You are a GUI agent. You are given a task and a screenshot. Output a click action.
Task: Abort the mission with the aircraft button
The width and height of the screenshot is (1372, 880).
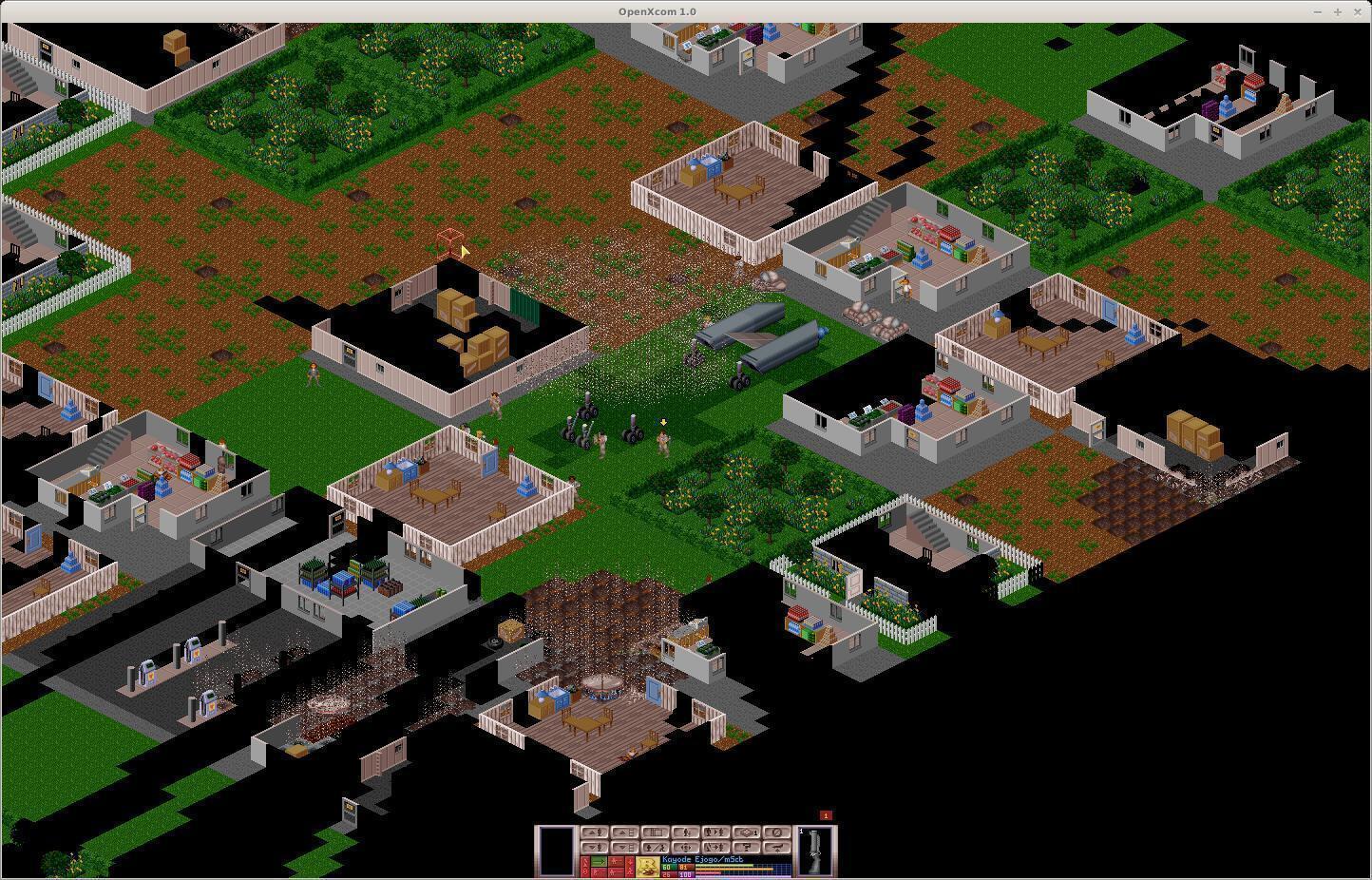(x=775, y=847)
